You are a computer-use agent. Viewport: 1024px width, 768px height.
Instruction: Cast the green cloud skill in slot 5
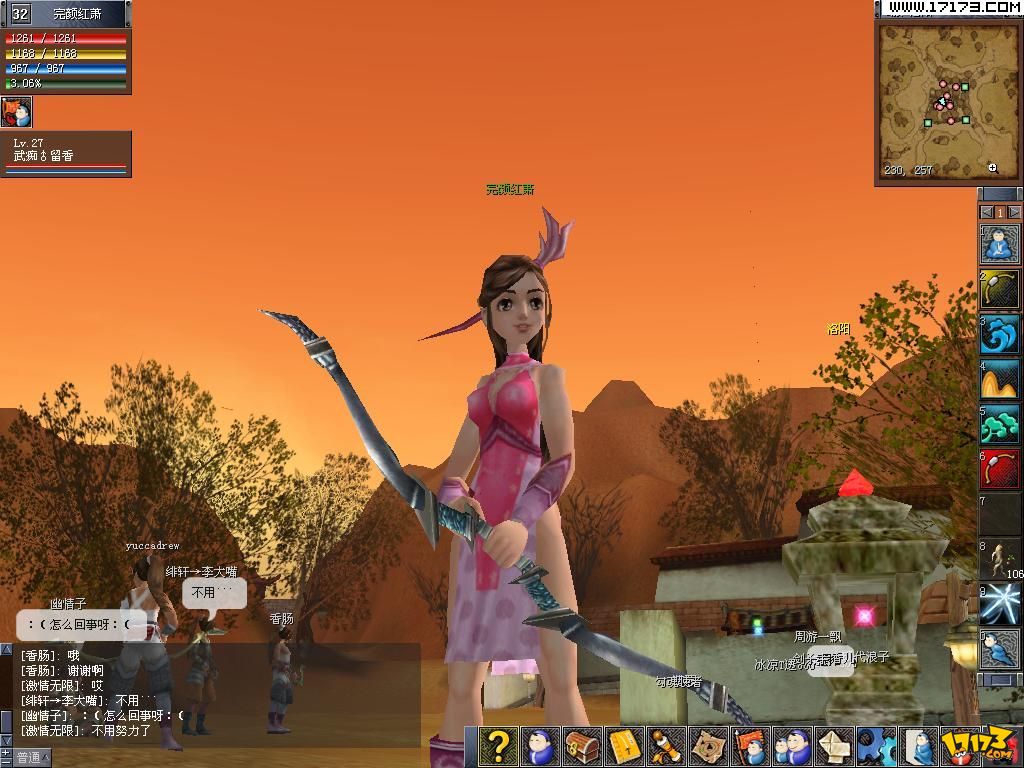pos(999,424)
